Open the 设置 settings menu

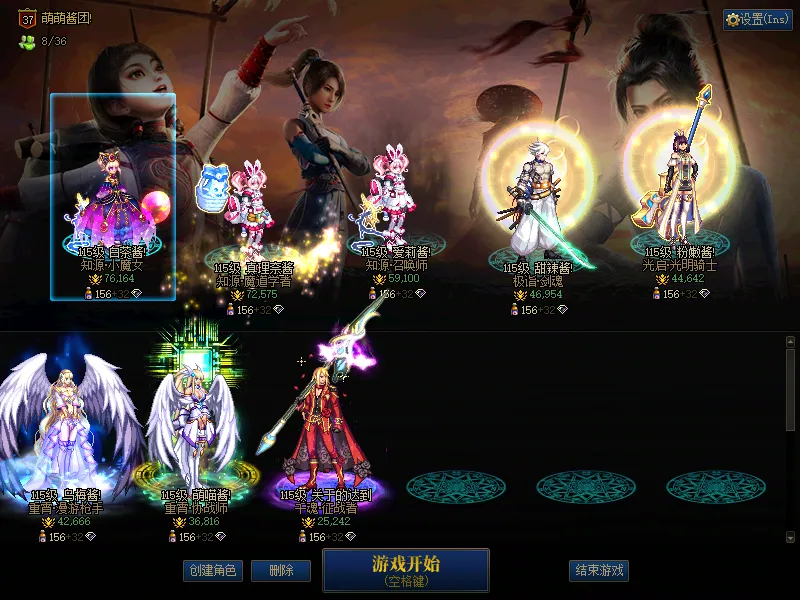758,19
